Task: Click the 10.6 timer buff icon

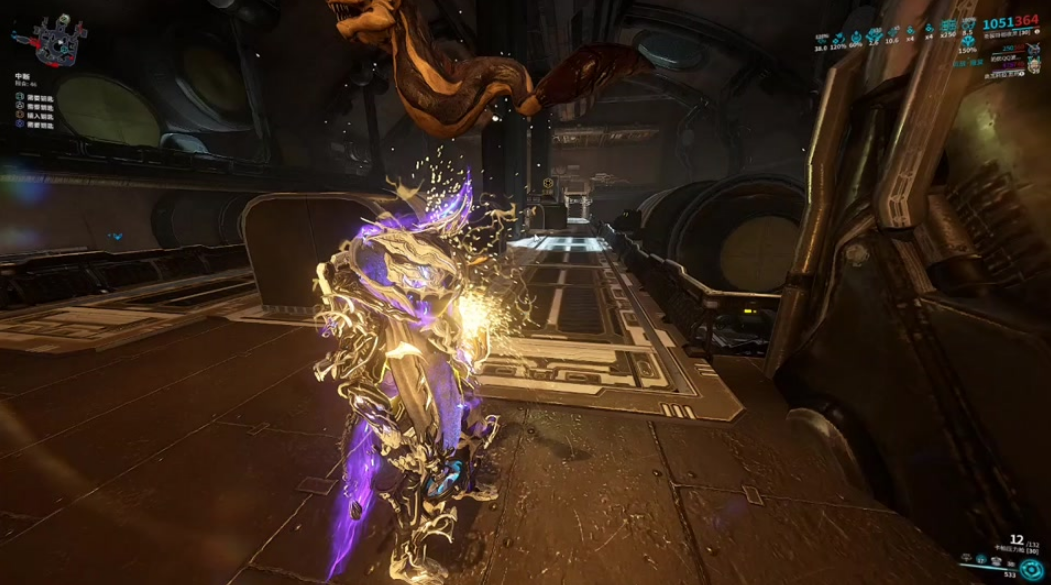Action: (x=892, y=32)
